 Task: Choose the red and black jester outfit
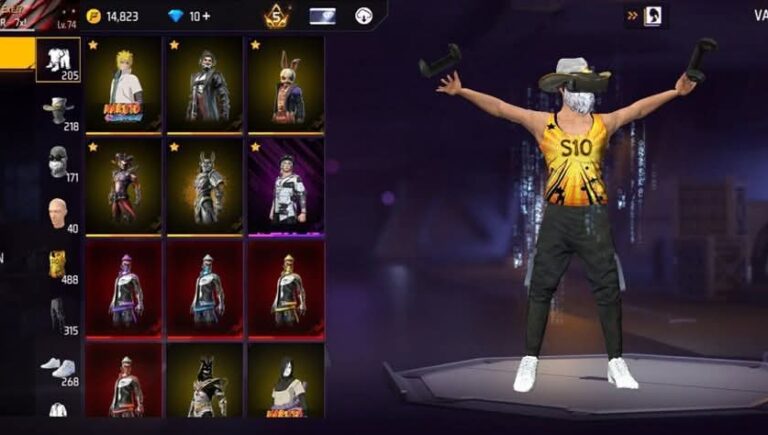[124, 187]
